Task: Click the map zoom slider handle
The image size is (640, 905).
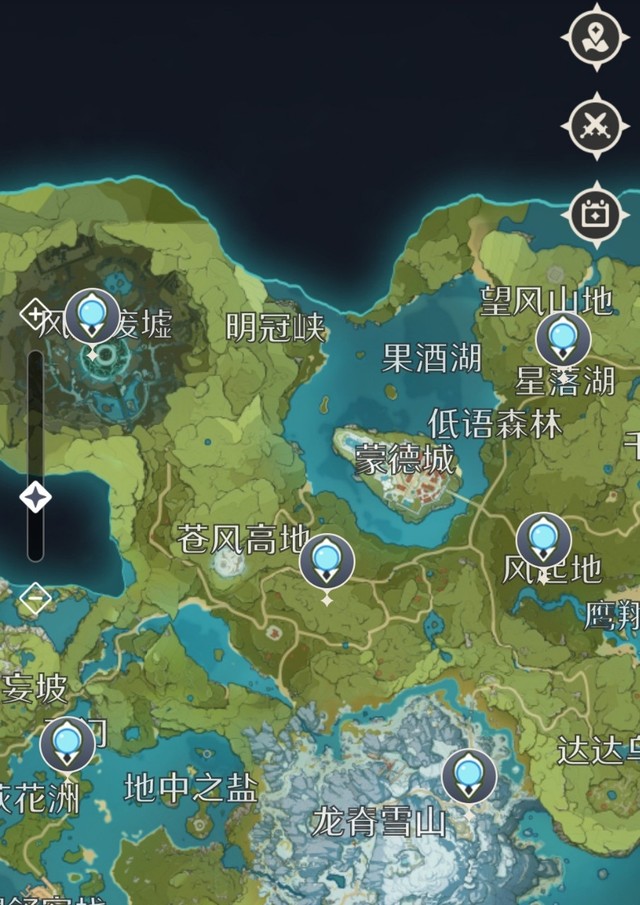Action: click(36, 496)
